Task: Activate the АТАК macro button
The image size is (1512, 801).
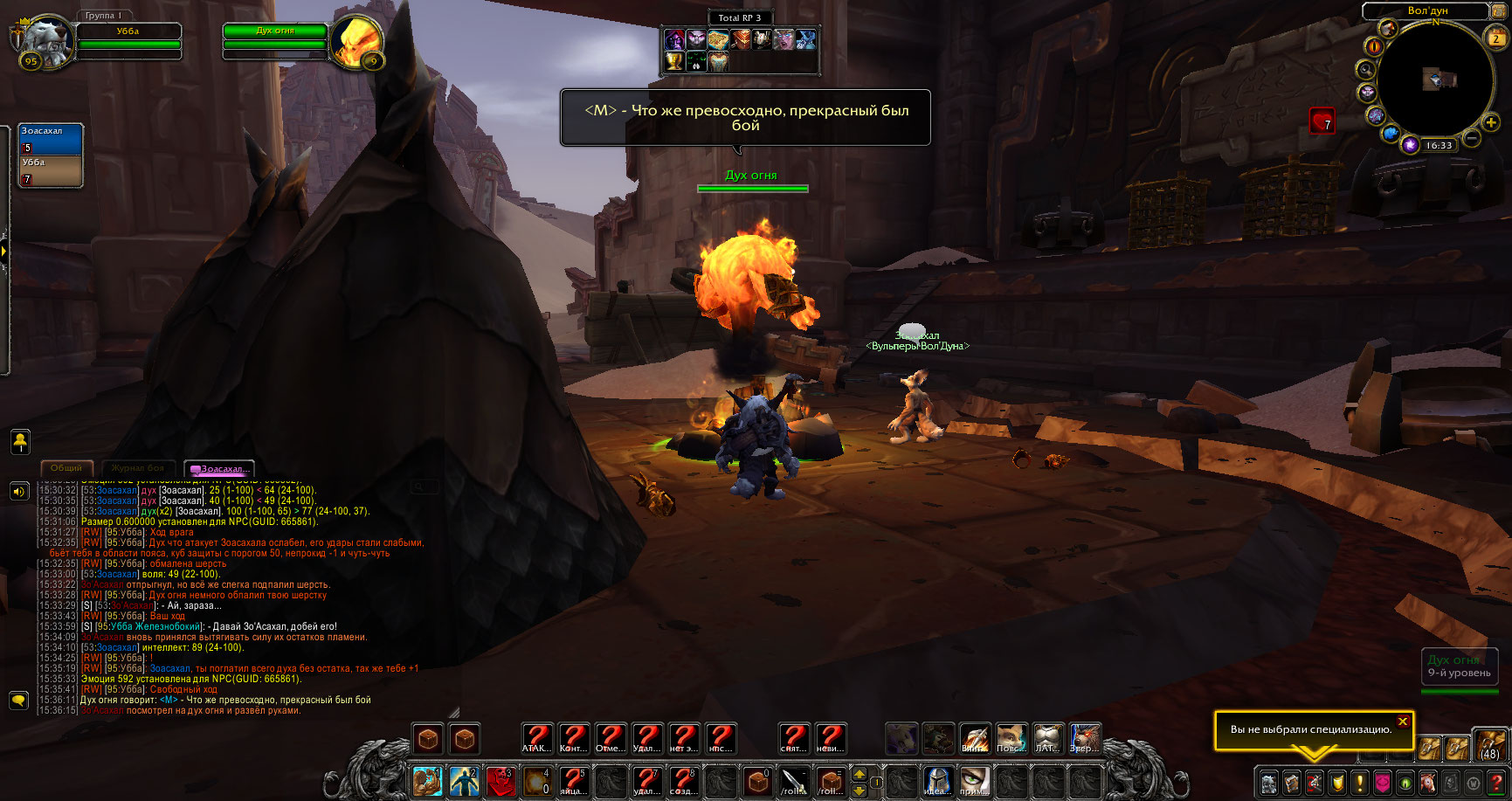Action: (536, 738)
